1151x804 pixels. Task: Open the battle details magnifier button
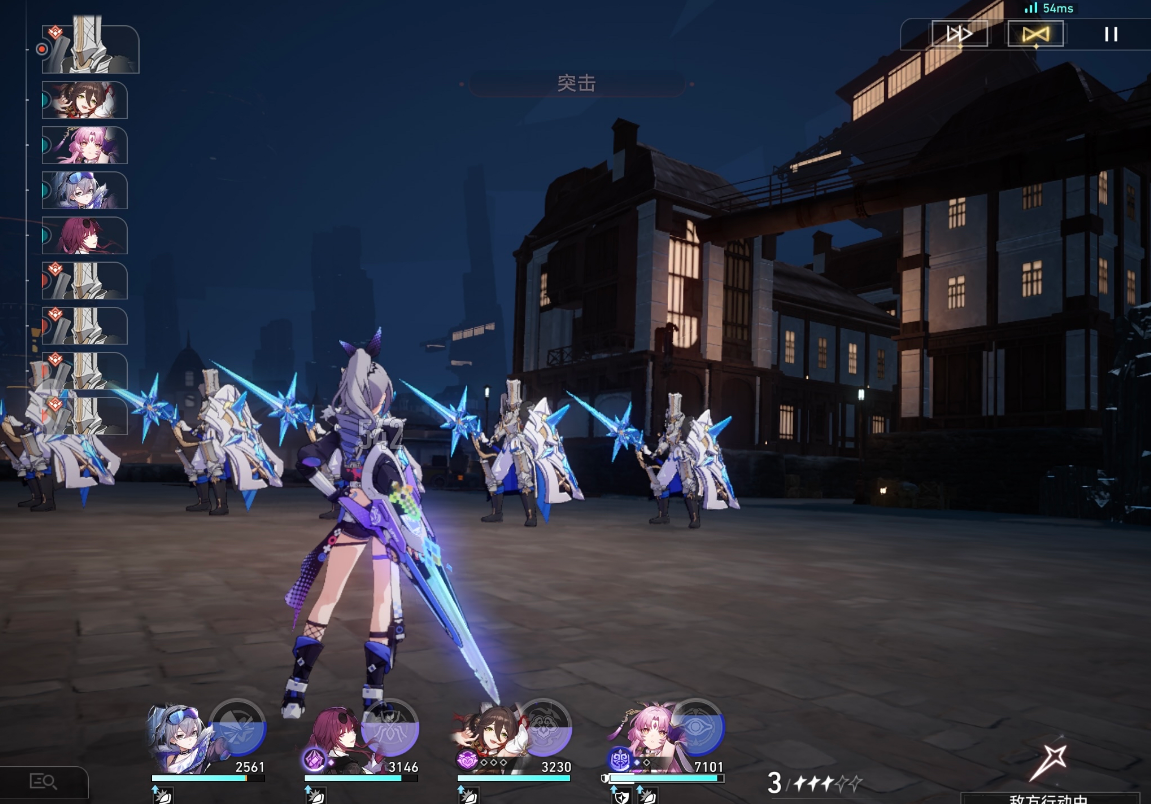pyautogui.click(x=43, y=782)
